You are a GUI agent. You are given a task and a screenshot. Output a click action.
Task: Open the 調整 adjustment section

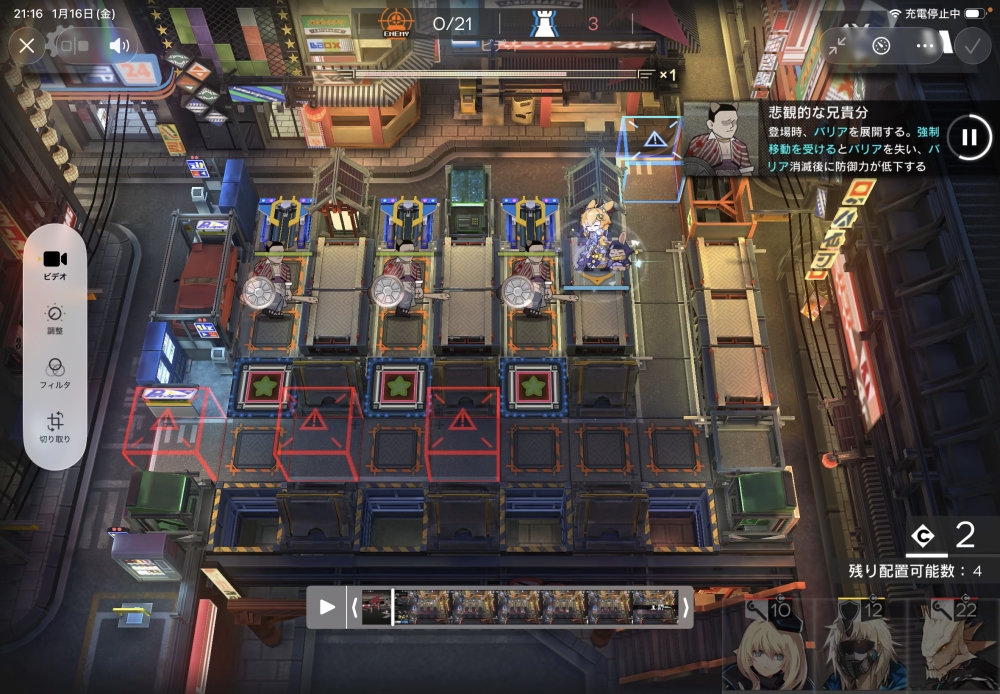[56, 319]
